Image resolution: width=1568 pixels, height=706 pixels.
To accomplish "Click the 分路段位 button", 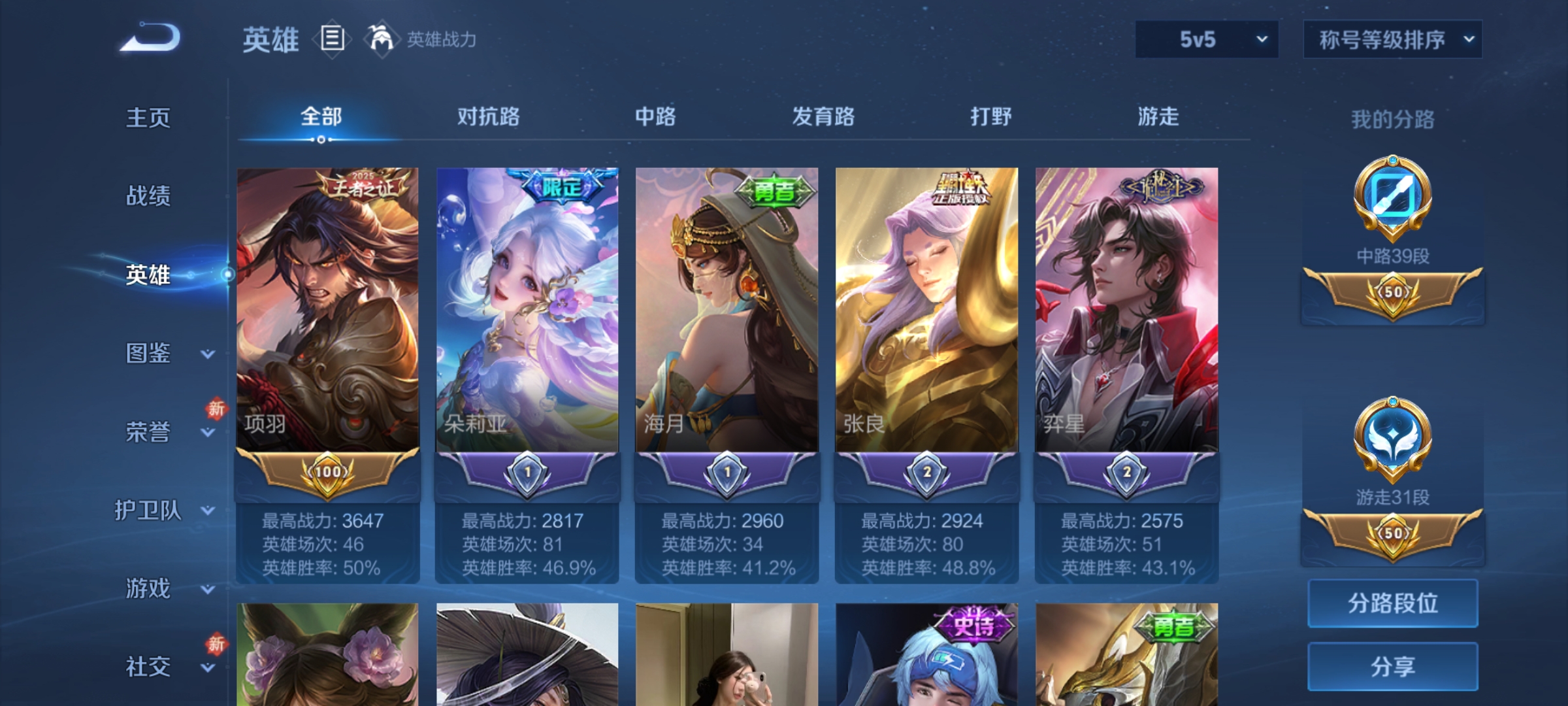I will click(1393, 603).
